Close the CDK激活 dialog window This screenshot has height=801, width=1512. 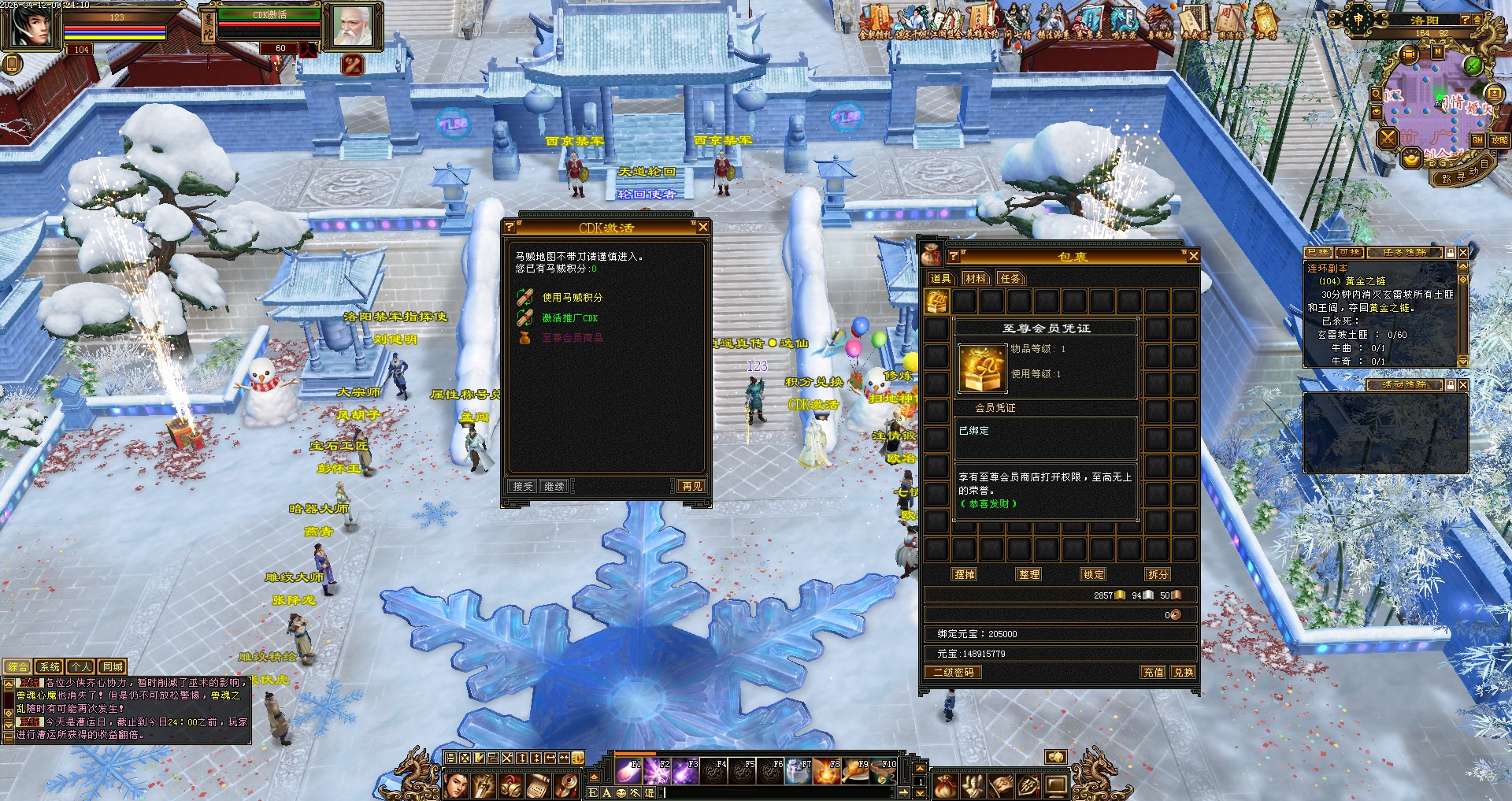(x=703, y=227)
